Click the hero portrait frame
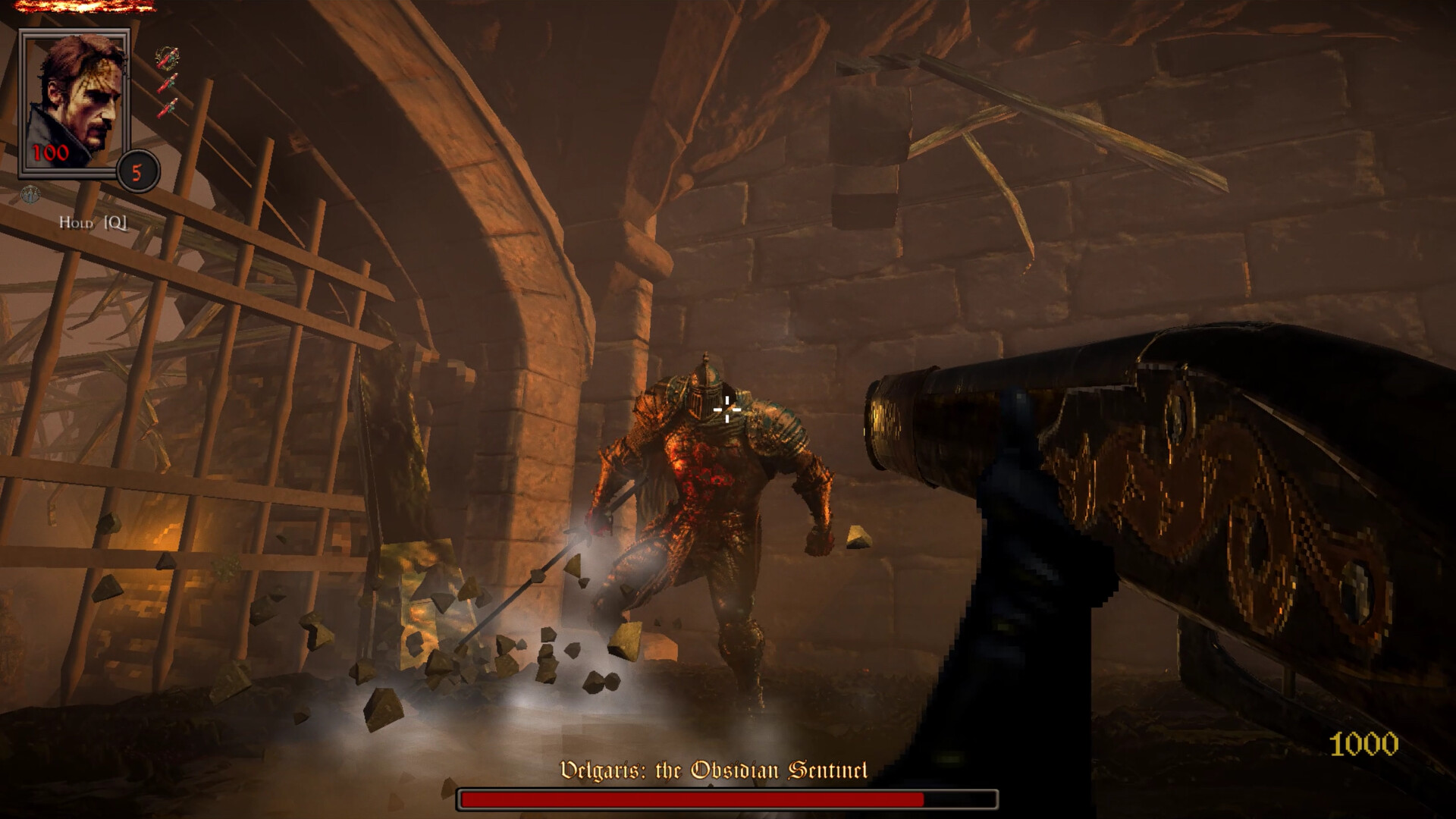Image resolution: width=1456 pixels, height=819 pixels. coord(74,104)
